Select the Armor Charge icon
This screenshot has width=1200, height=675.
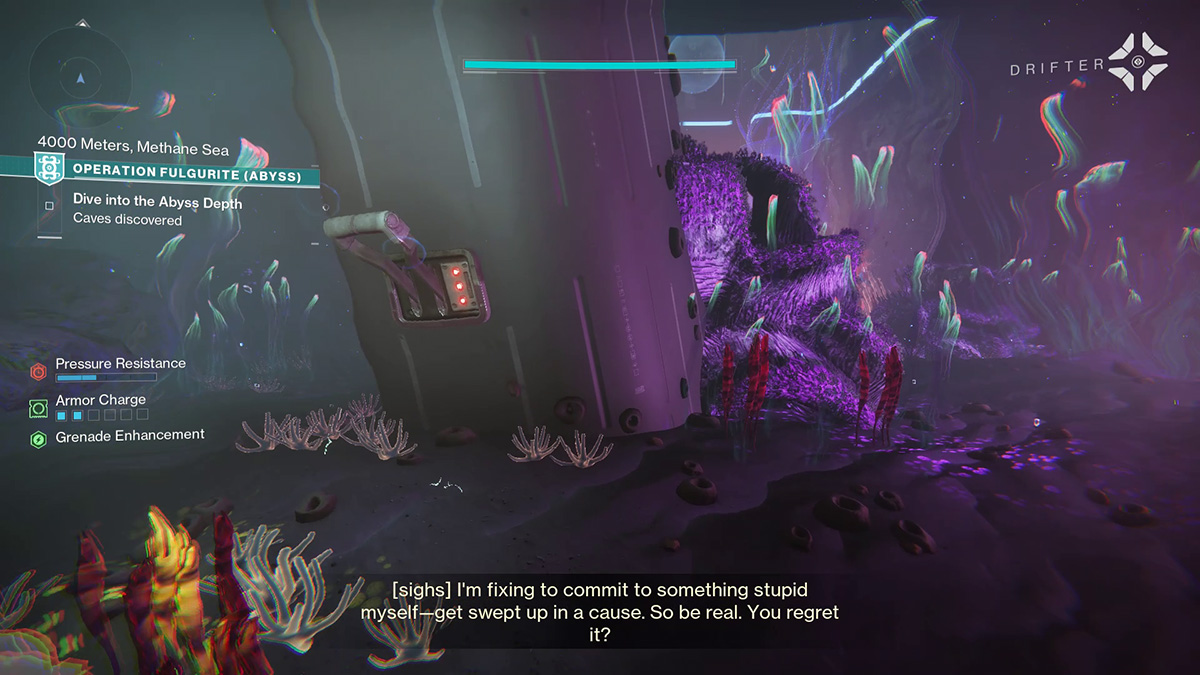click(x=38, y=408)
